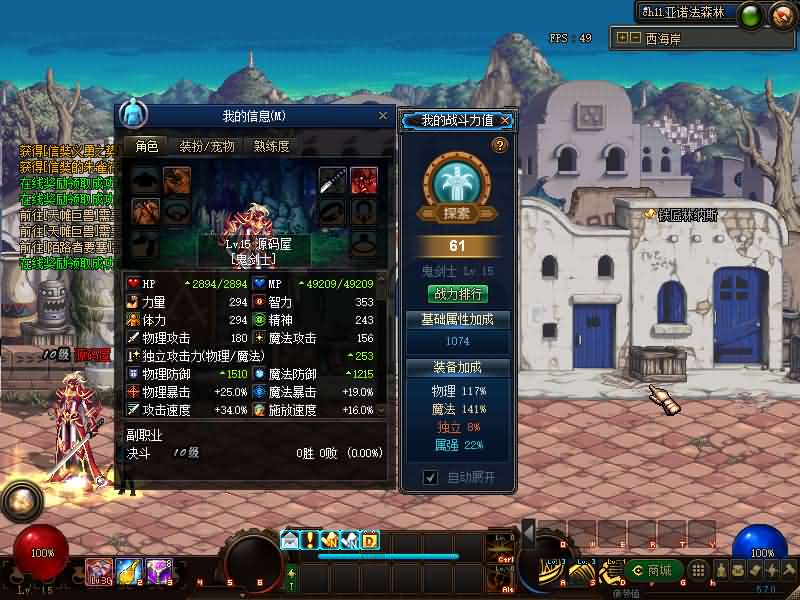Open the 商城 shop button
This screenshot has width=800, height=600.
[654, 570]
